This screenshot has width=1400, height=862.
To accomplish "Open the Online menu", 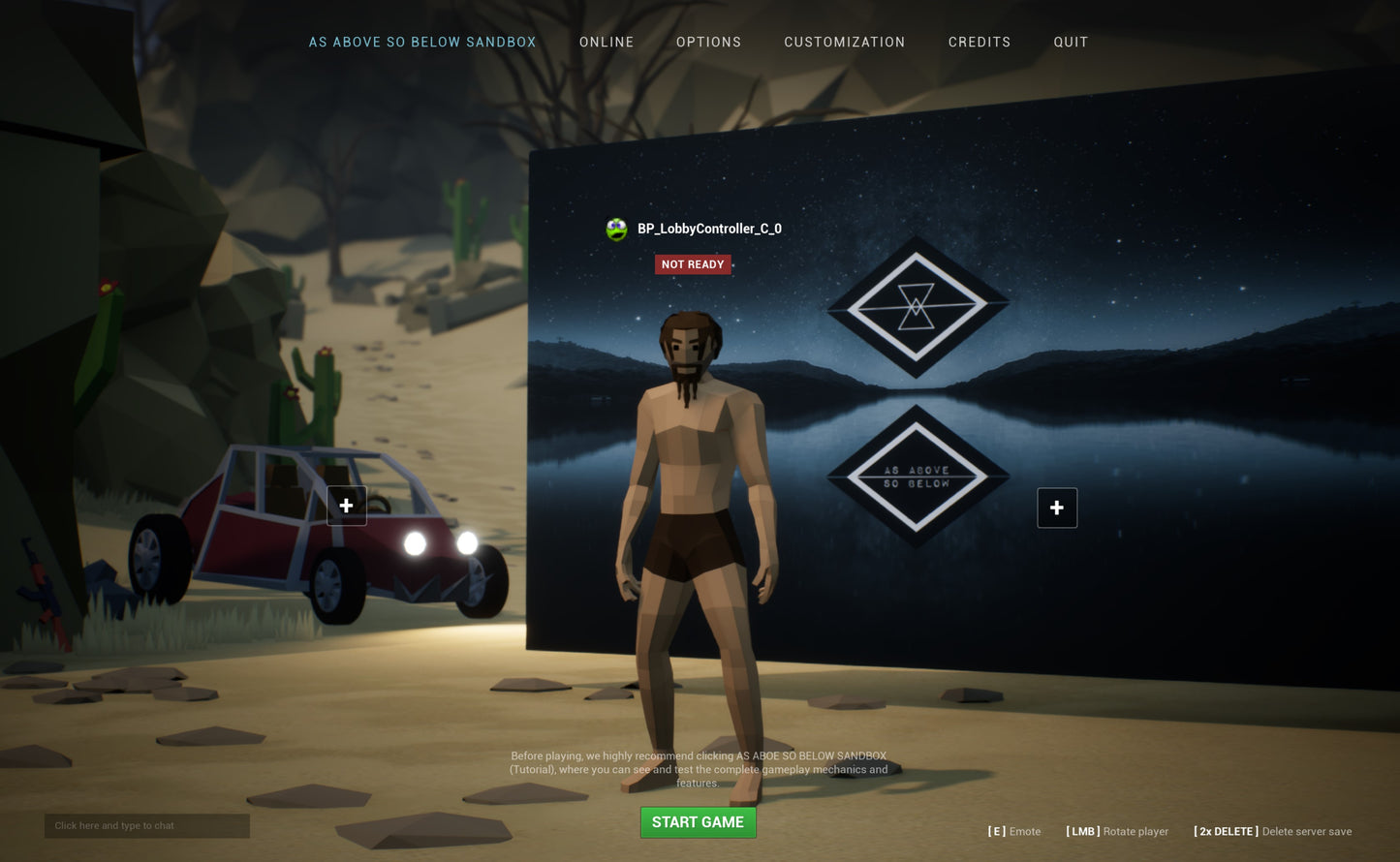I will click(x=607, y=43).
